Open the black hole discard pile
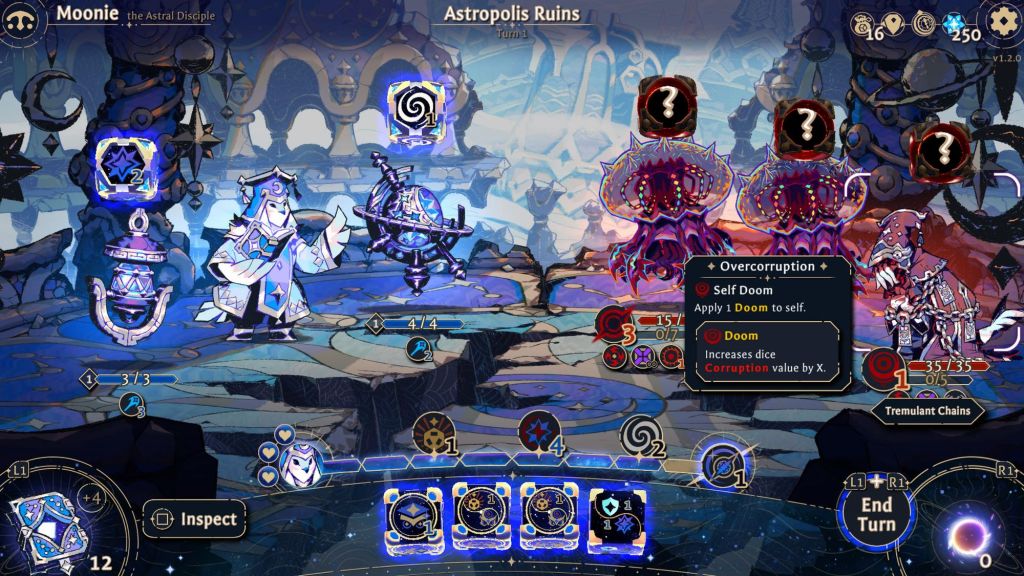Viewport: 1024px width, 576px height. 968,535
